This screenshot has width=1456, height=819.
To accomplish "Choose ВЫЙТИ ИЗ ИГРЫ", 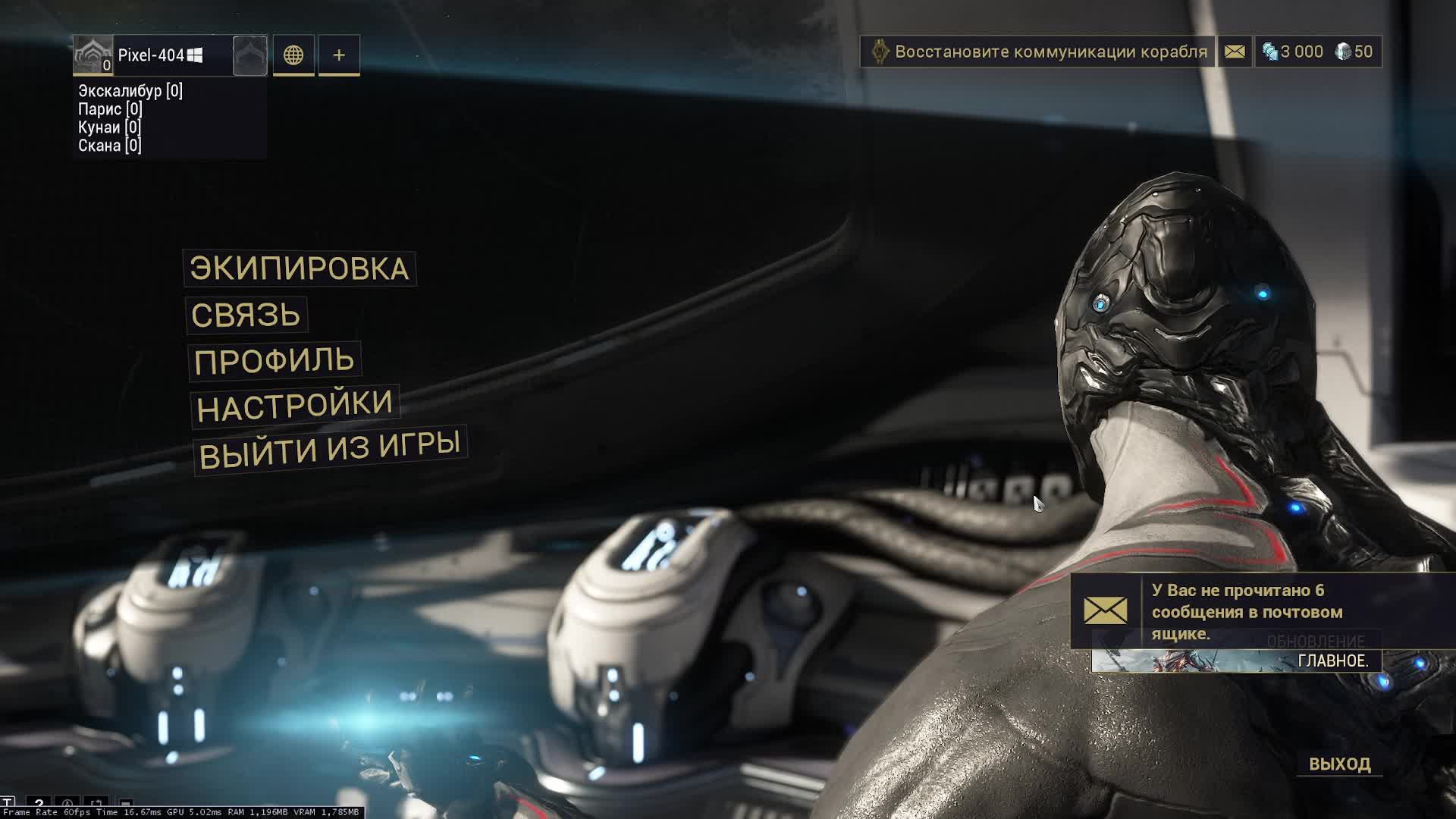I will point(329,450).
